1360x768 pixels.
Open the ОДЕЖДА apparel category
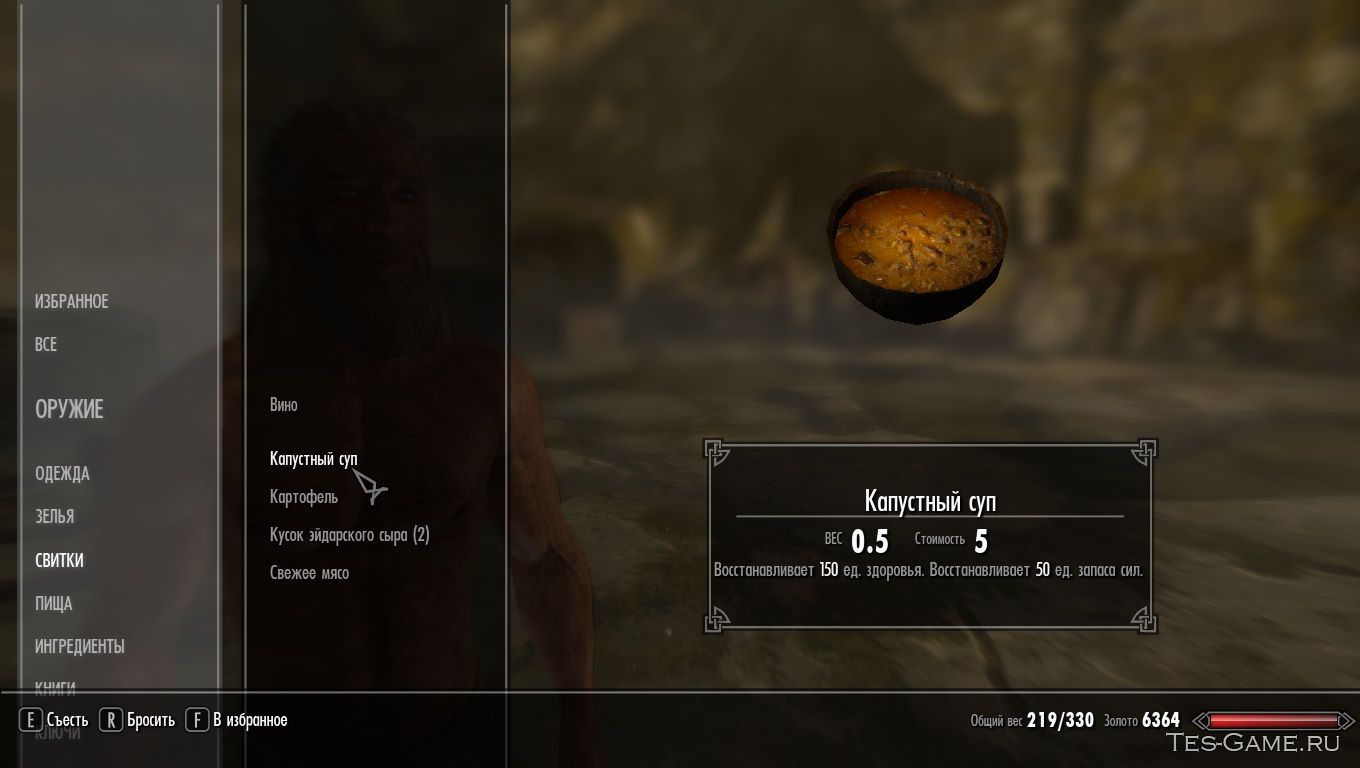pyautogui.click(x=62, y=473)
